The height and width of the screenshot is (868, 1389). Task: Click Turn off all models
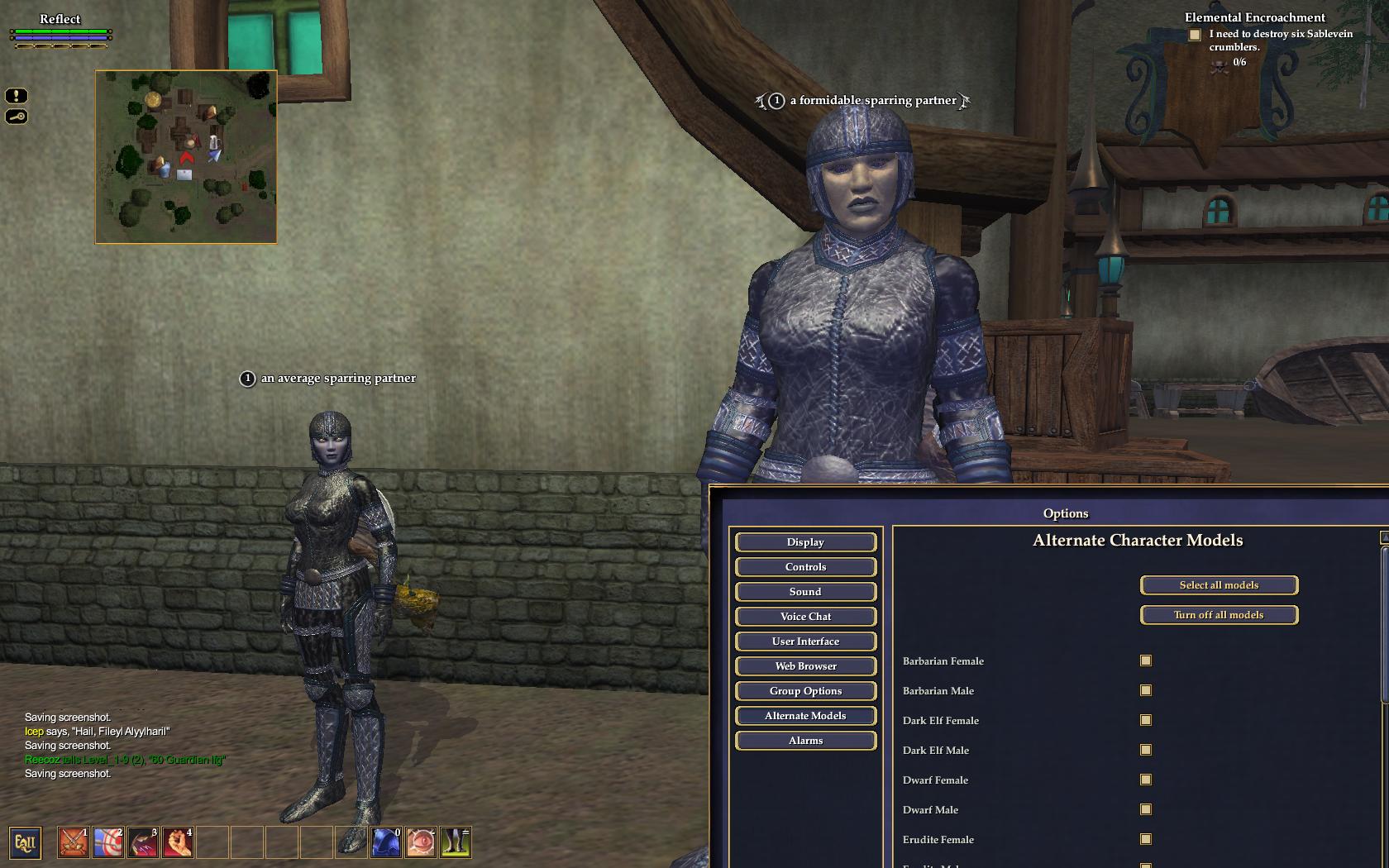(1219, 615)
